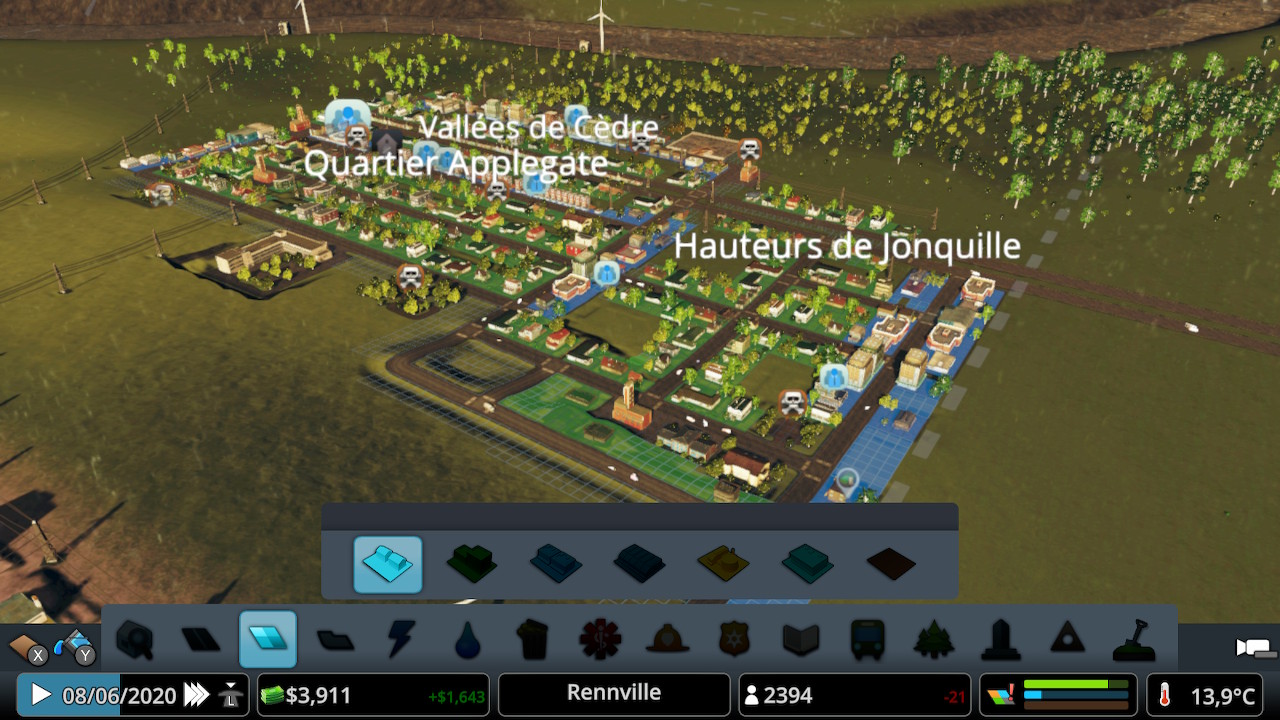Pick the blue low density commercial zone
This screenshot has height=720, width=1280.
tap(555, 565)
